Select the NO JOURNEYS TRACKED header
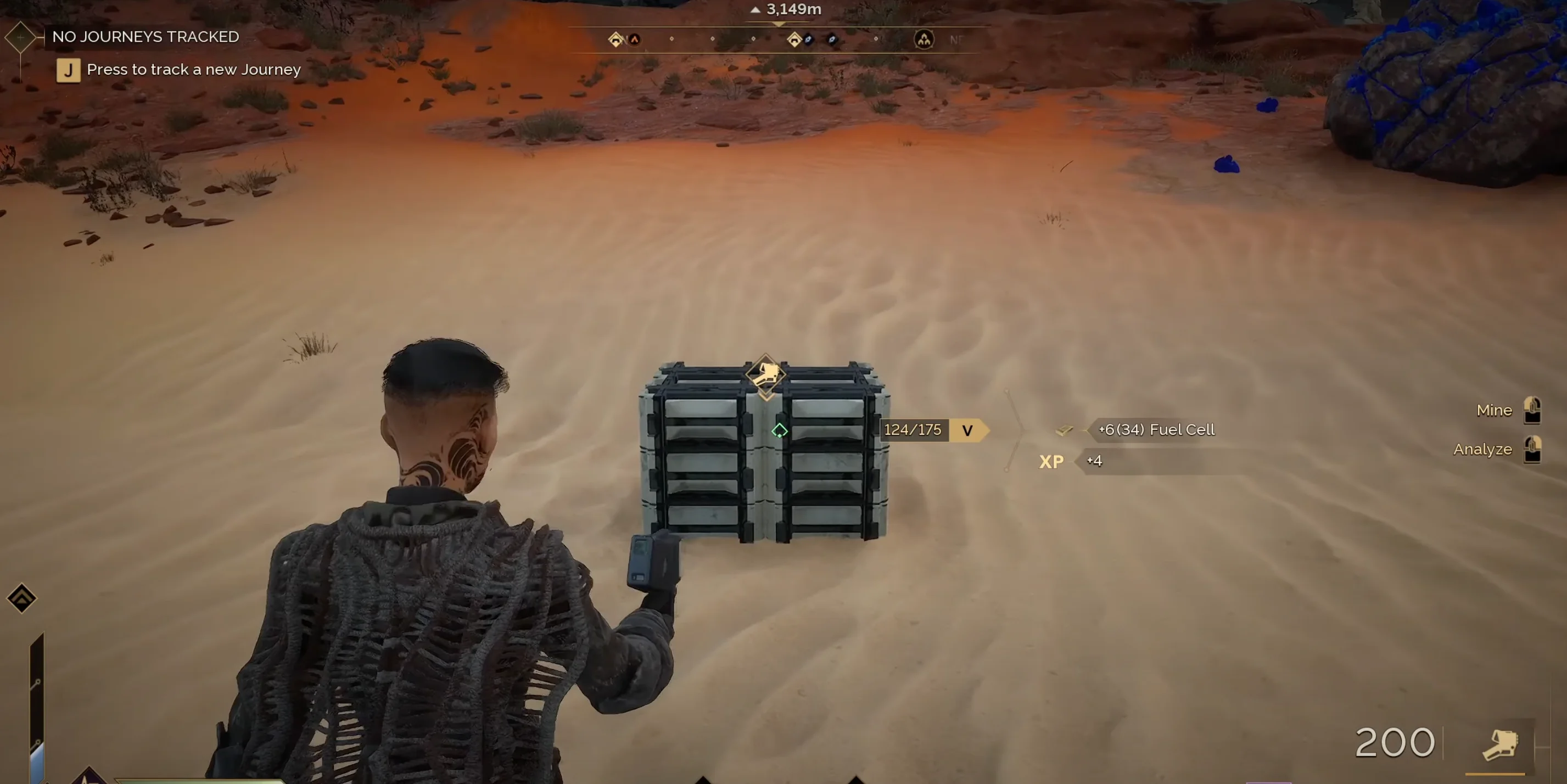 tap(145, 36)
